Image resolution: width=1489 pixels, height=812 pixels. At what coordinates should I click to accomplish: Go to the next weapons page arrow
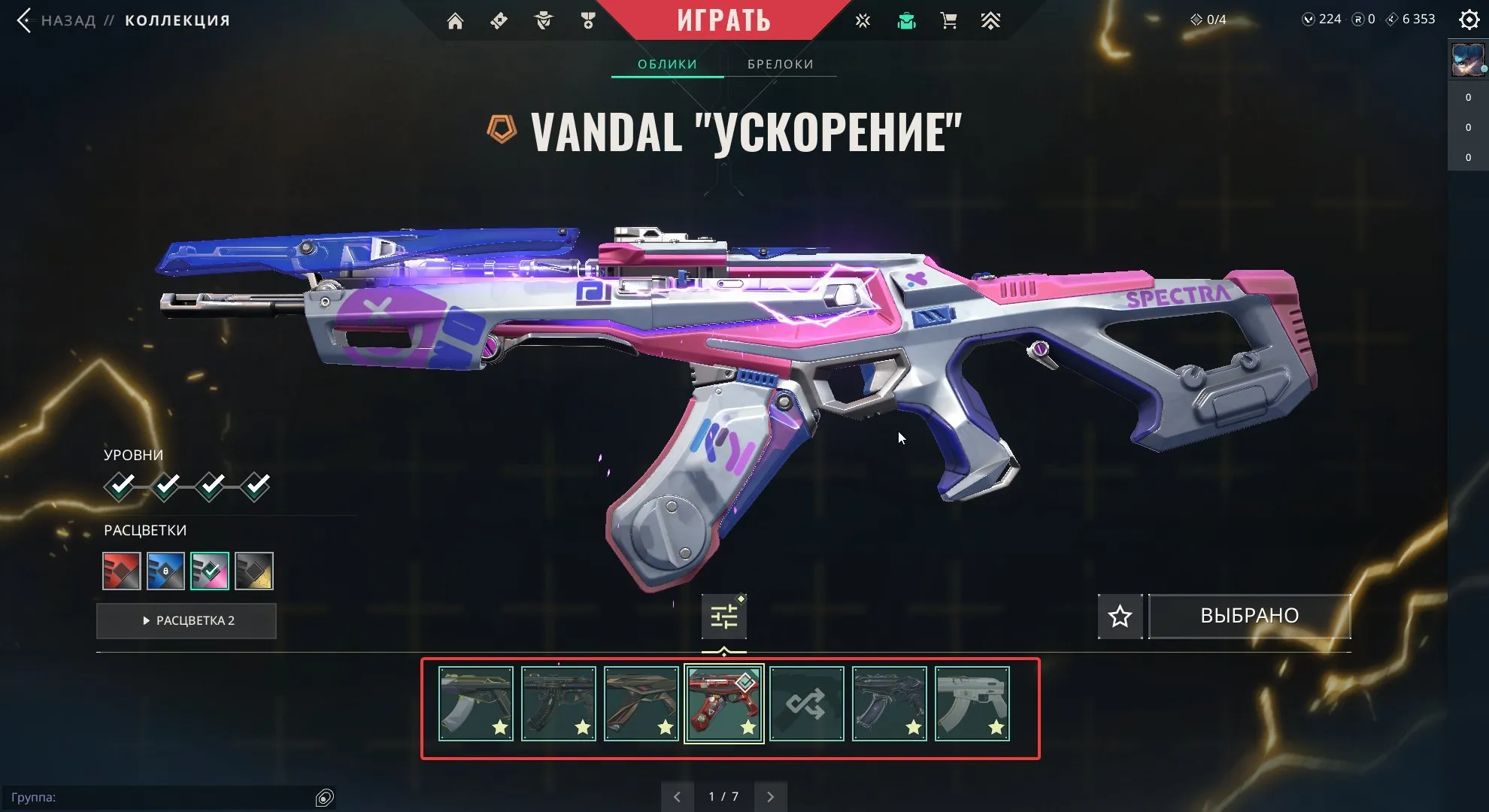[770, 795]
